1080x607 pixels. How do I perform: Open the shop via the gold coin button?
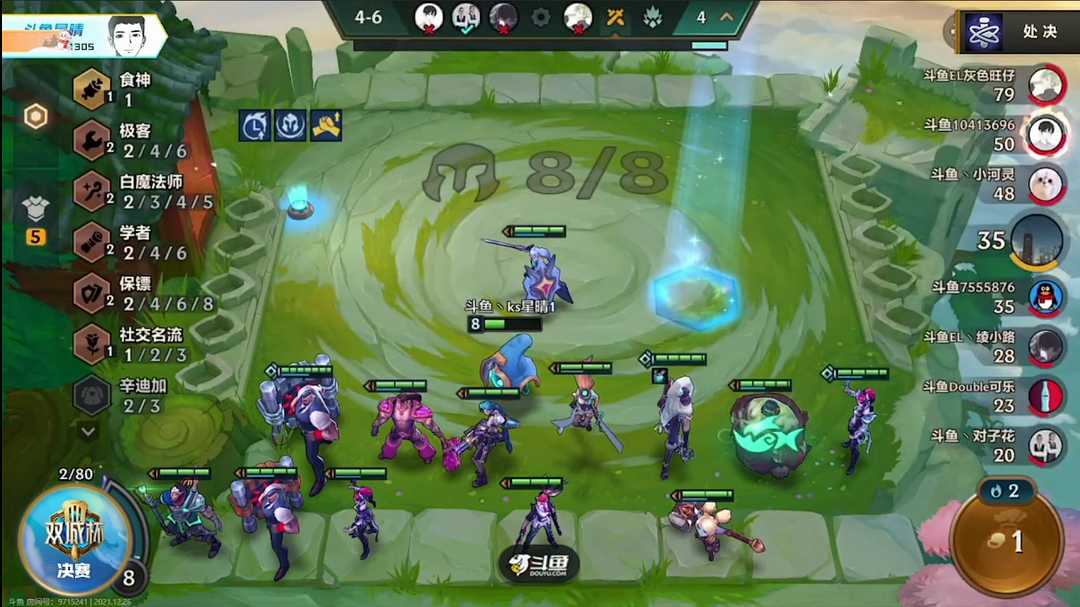(x=1005, y=540)
